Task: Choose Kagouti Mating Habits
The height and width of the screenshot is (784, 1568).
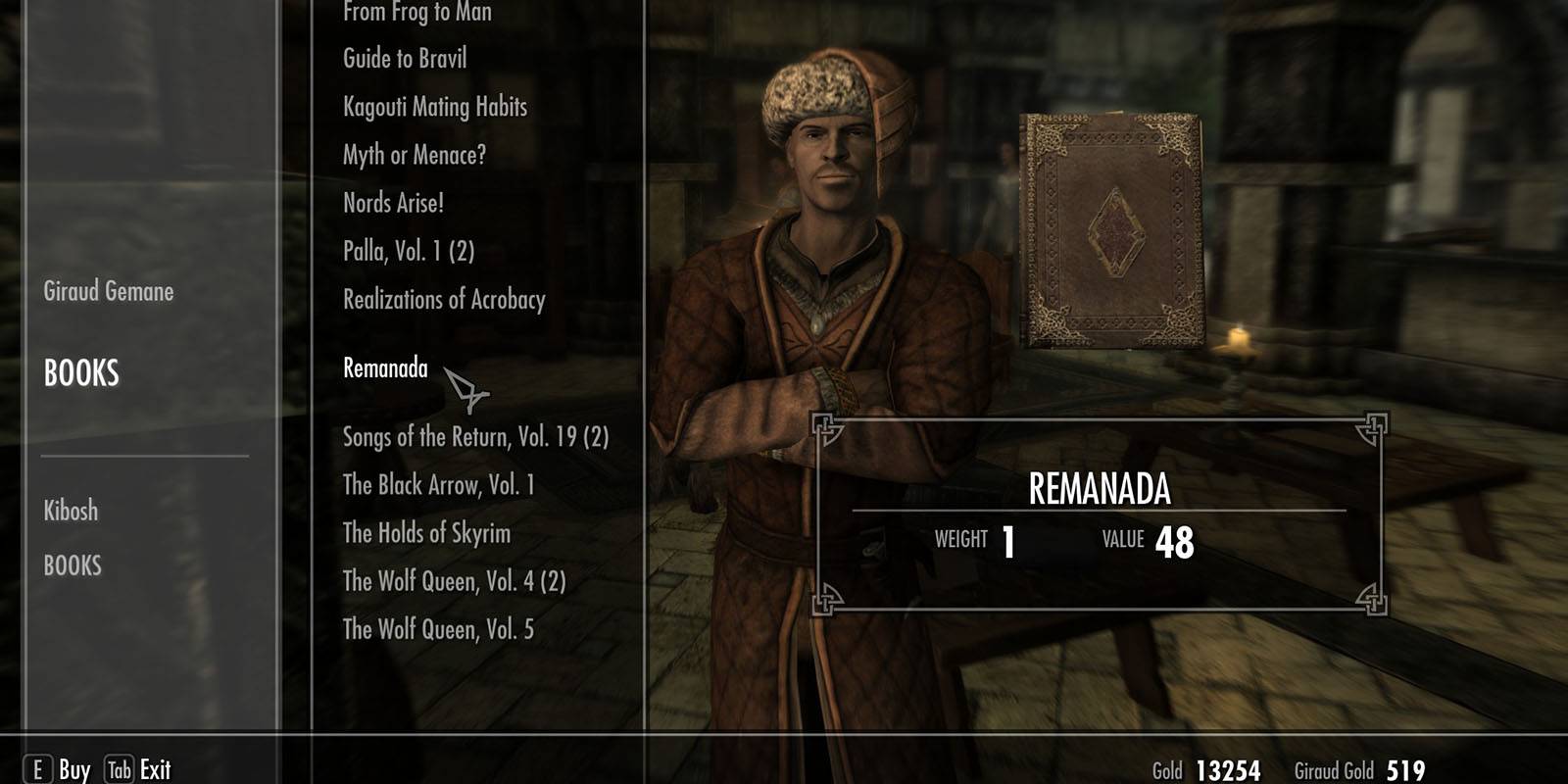Action: tap(433, 107)
